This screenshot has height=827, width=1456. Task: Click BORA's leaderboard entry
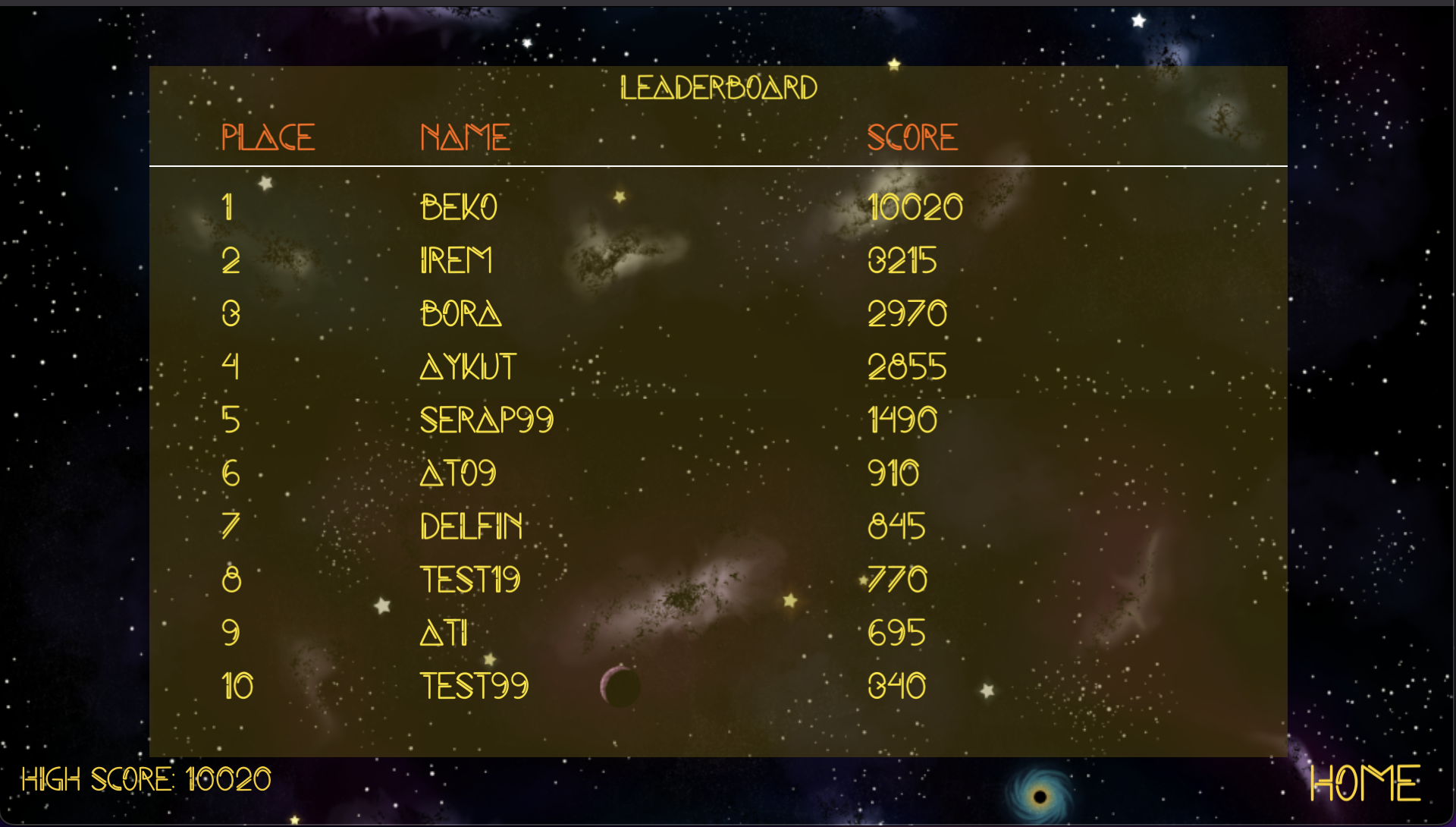coord(461,313)
